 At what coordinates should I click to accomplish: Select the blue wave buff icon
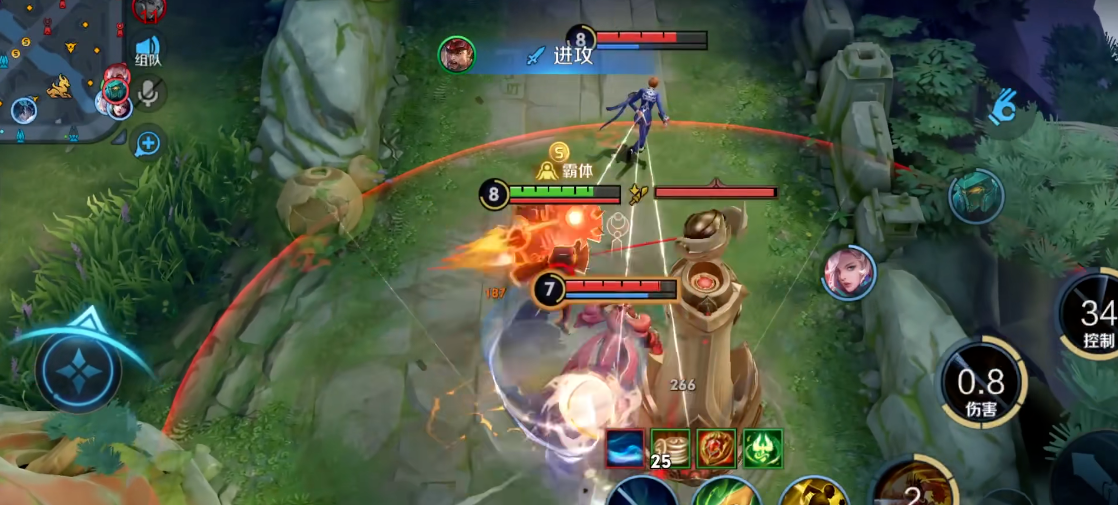625,448
